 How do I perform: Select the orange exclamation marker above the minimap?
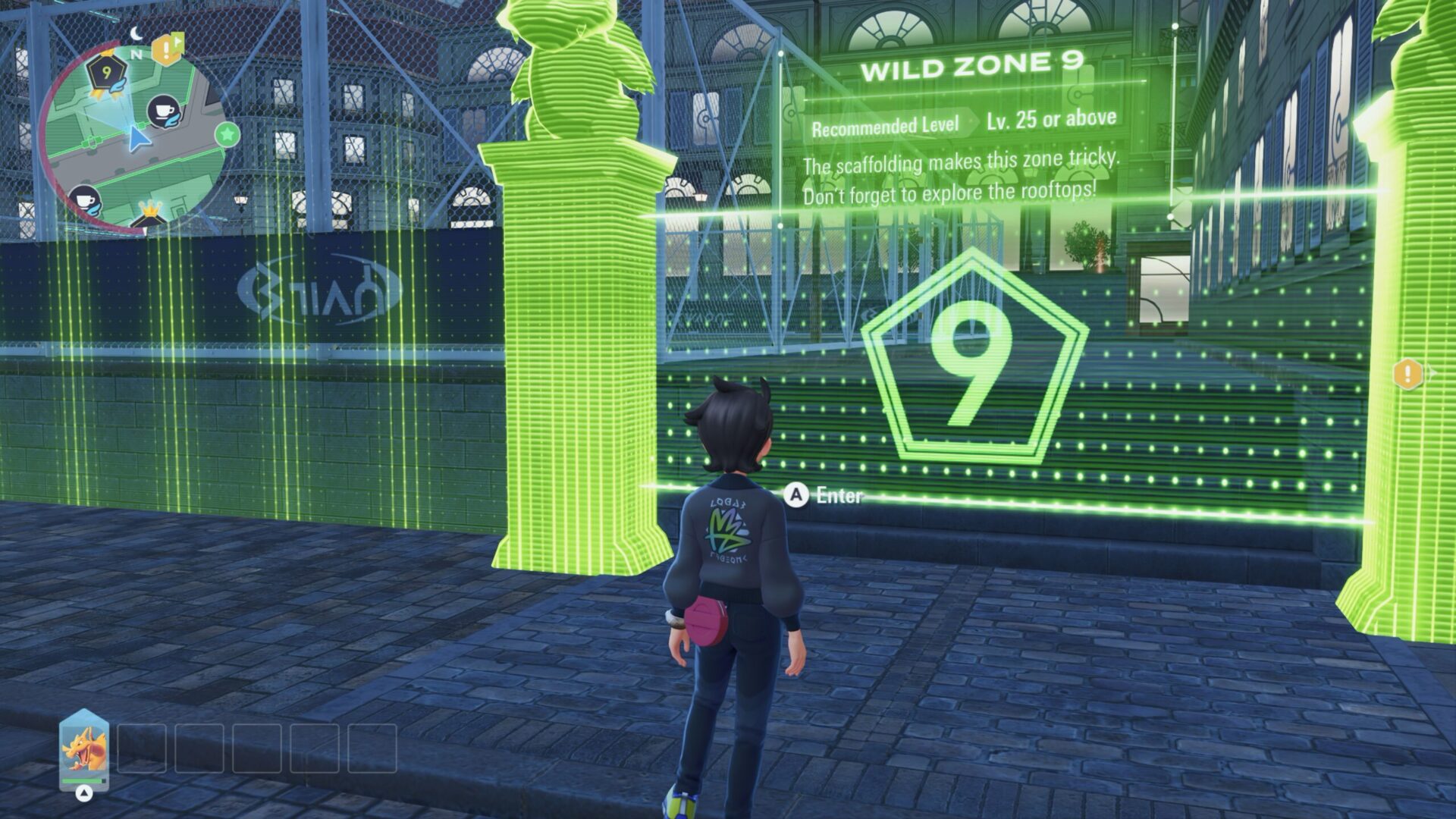tap(164, 50)
